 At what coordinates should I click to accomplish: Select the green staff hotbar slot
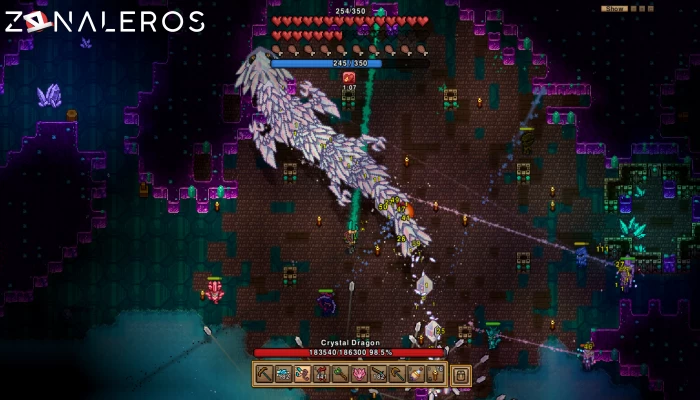point(340,374)
